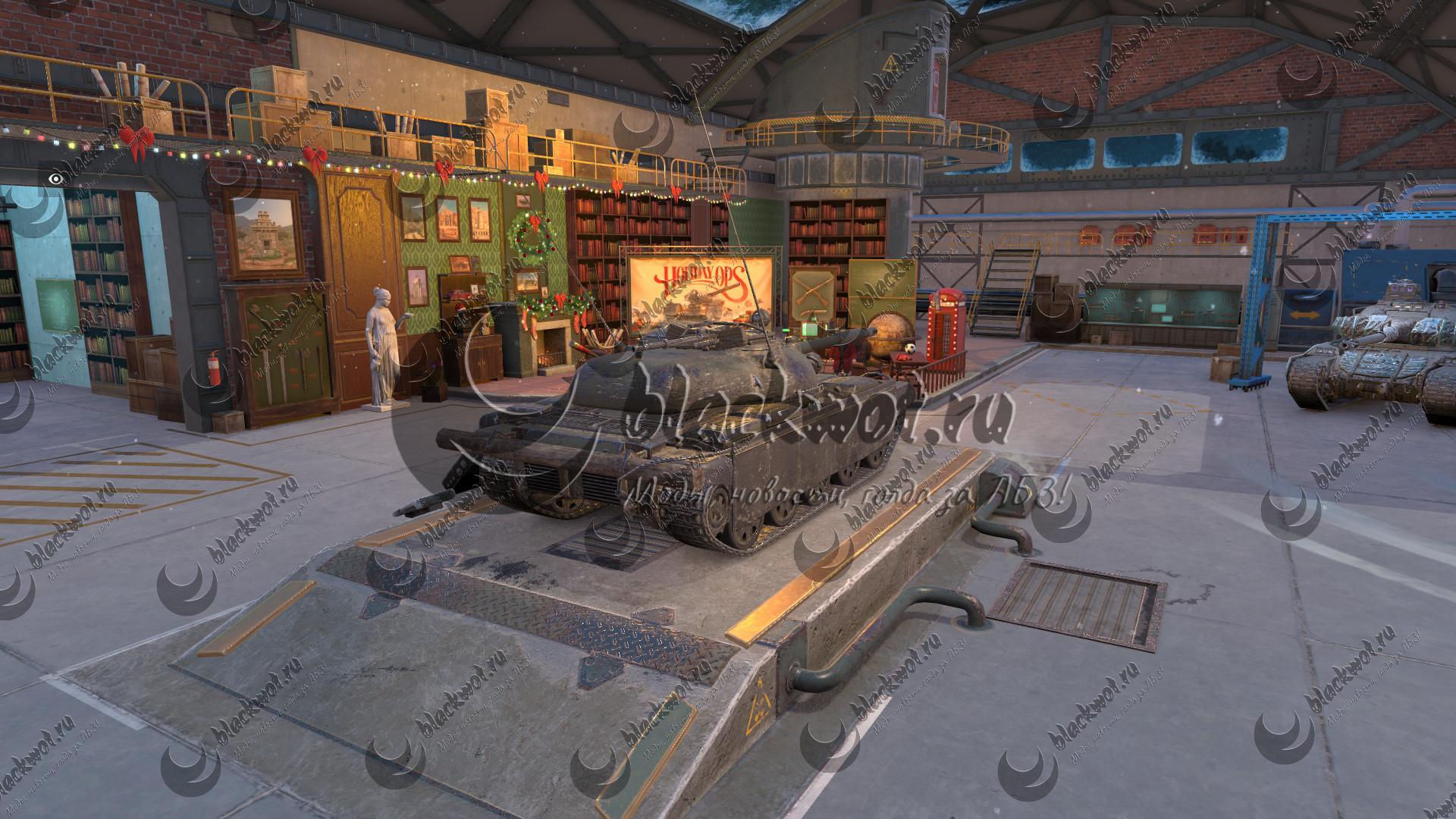This screenshot has width=1456, height=819.
Task: Click the eye visibility icon
Action: click(x=55, y=179)
